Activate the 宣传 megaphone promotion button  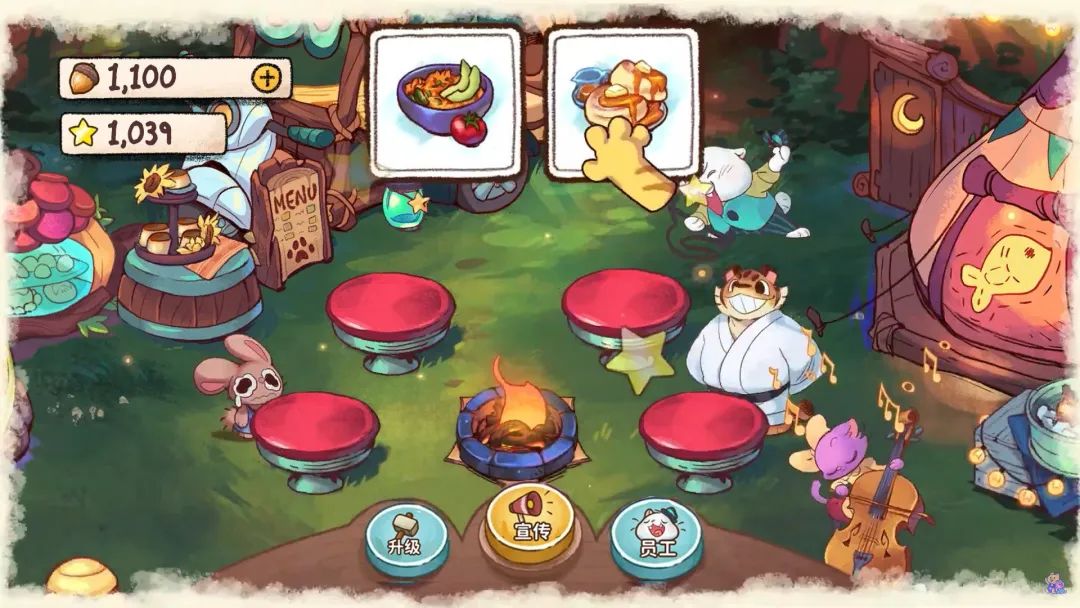[x=530, y=519]
